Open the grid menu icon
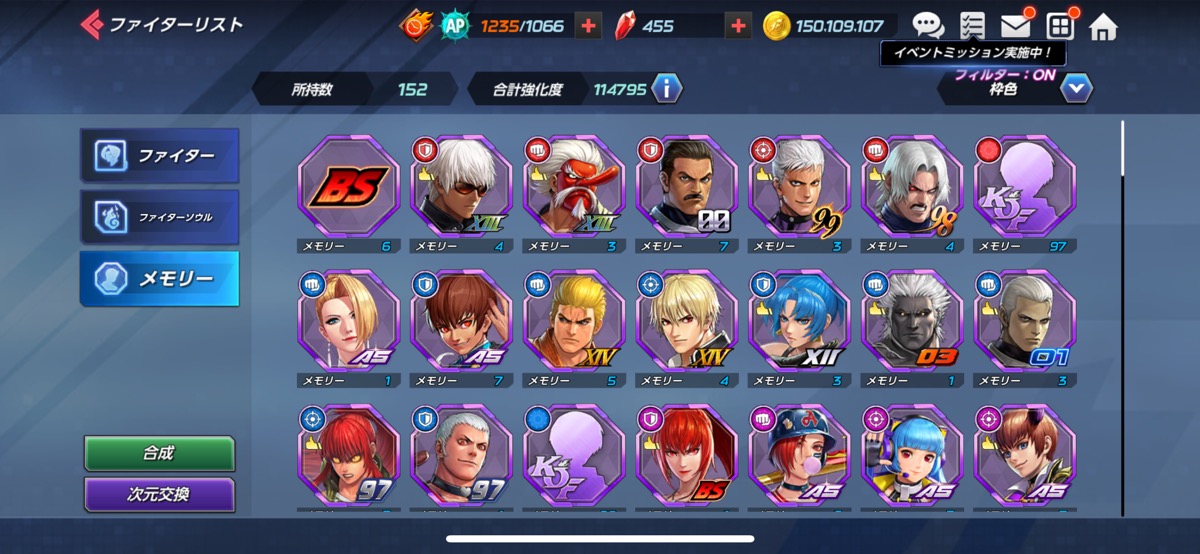The height and width of the screenshot is (554, 1200). pos(1059,26)
